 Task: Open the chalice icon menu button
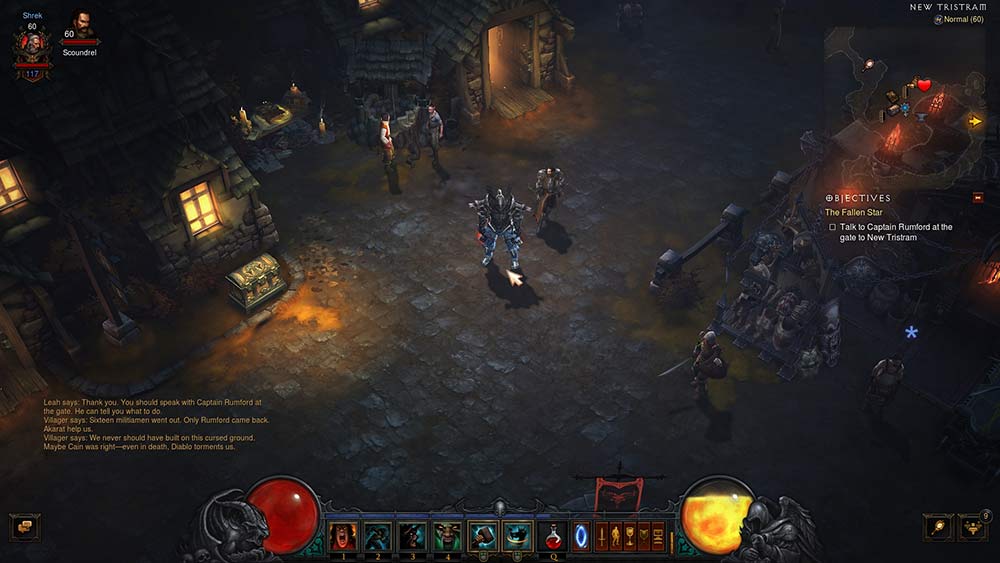[x=630, y=536]
